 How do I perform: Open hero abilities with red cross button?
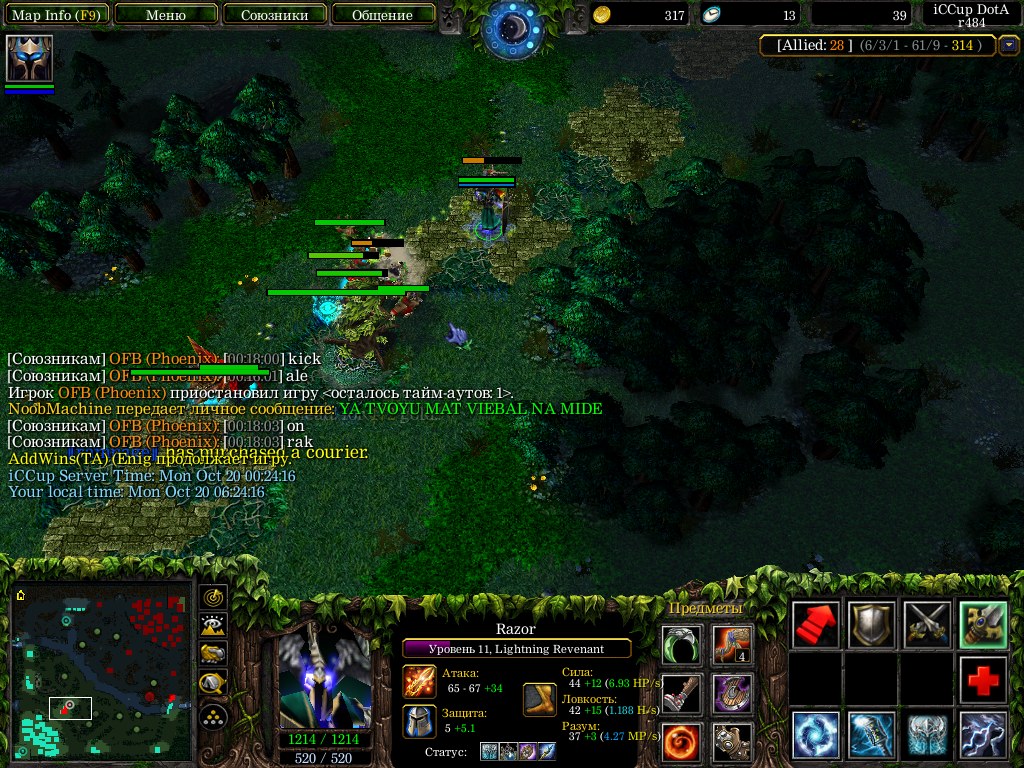click(x=983, y=681)
